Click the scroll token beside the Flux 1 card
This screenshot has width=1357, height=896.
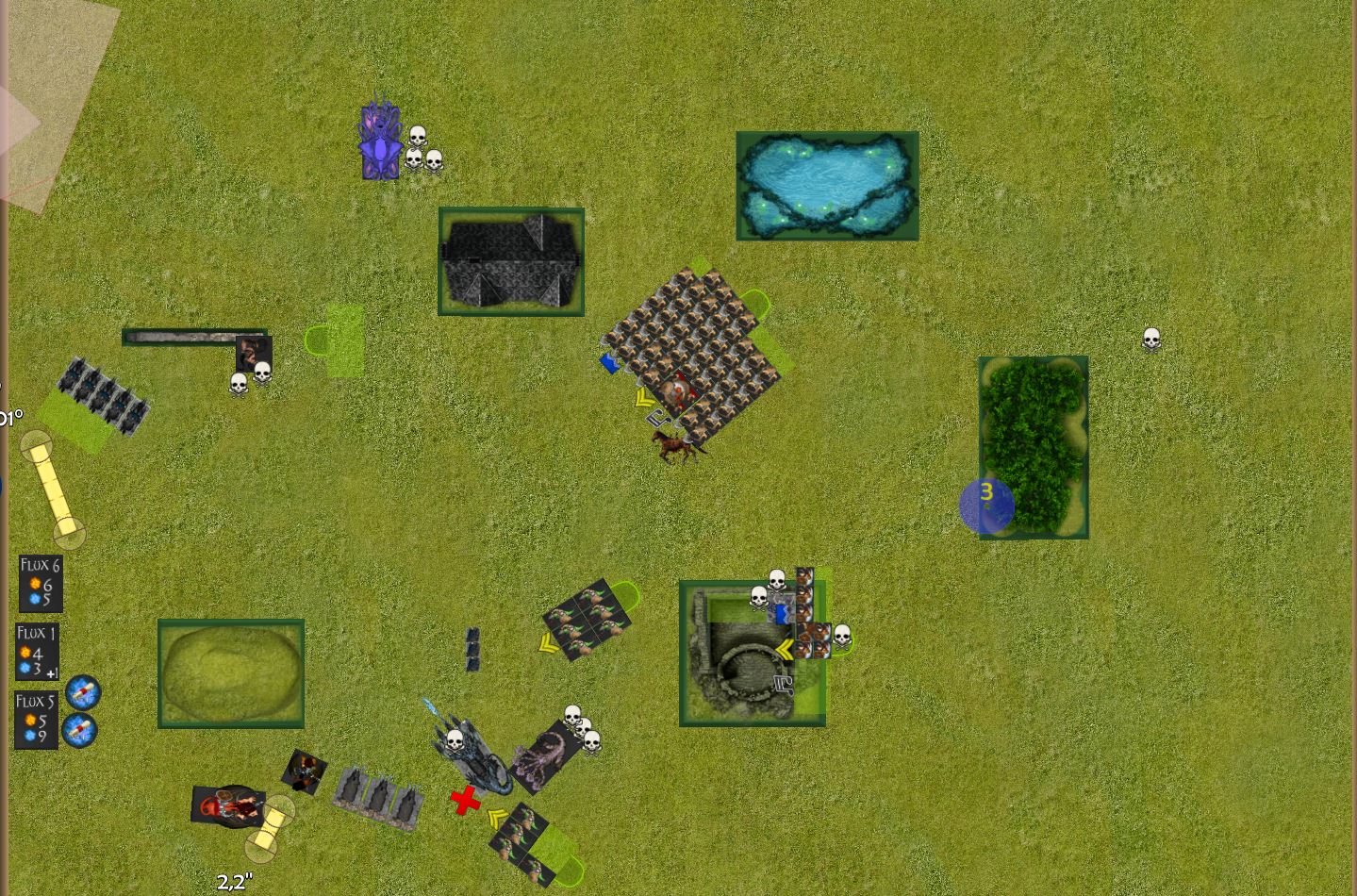pos(83,692)
